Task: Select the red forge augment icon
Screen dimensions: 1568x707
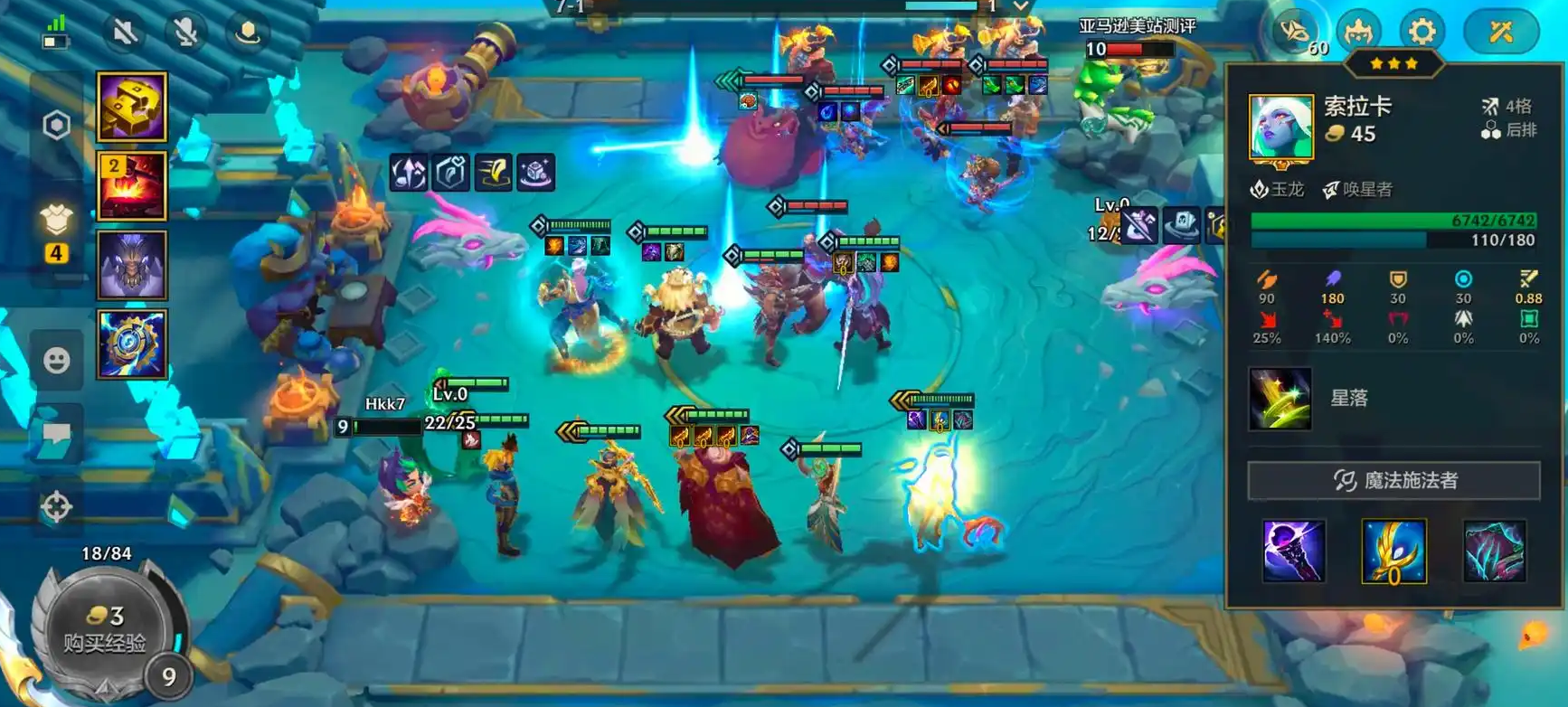Action: coord(132,186)
